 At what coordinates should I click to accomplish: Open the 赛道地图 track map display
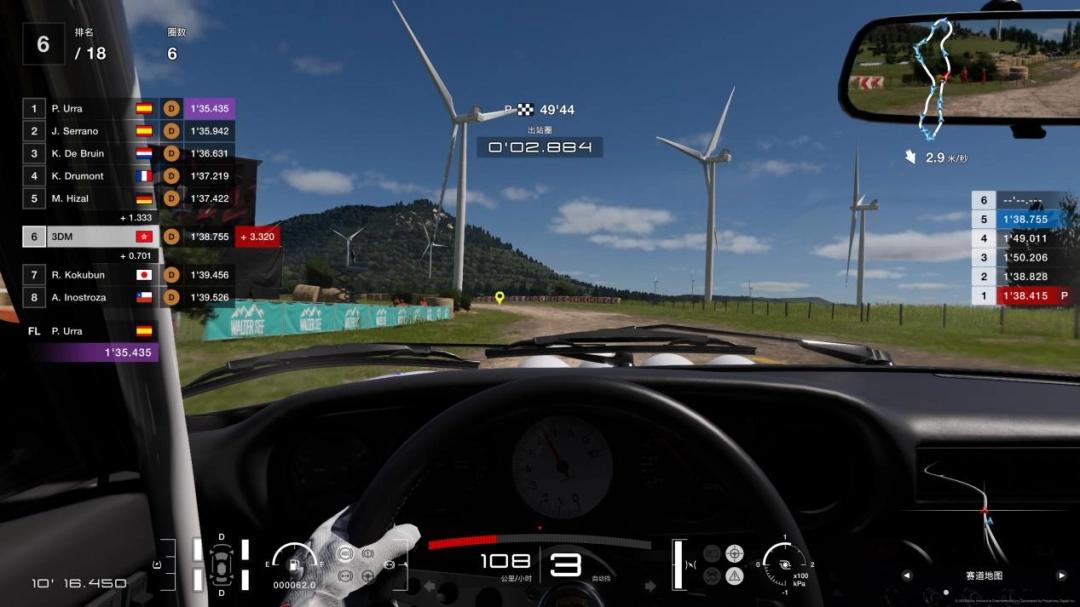(984, 575)
